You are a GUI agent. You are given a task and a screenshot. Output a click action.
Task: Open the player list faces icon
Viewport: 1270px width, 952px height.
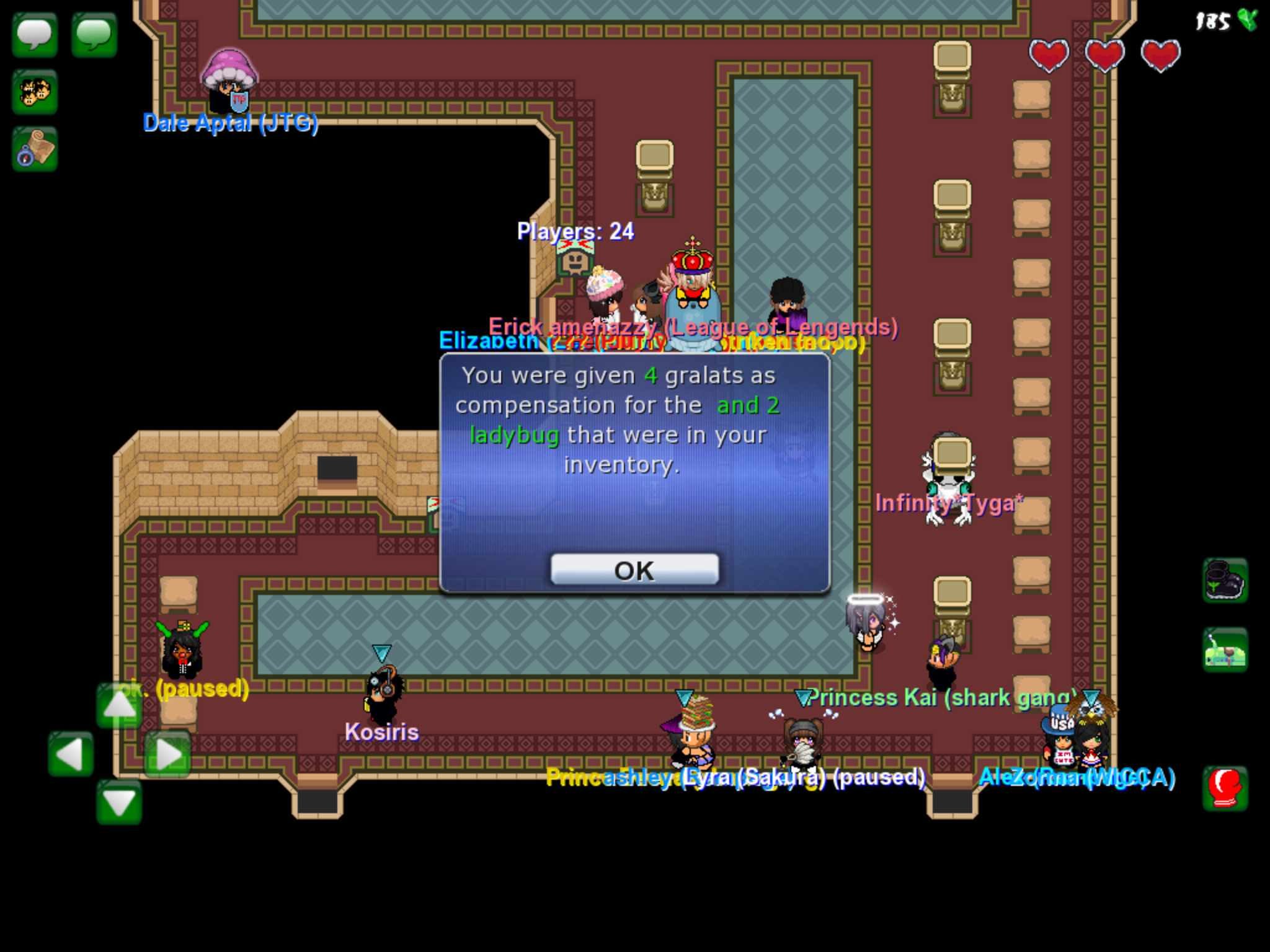(35, 92)
